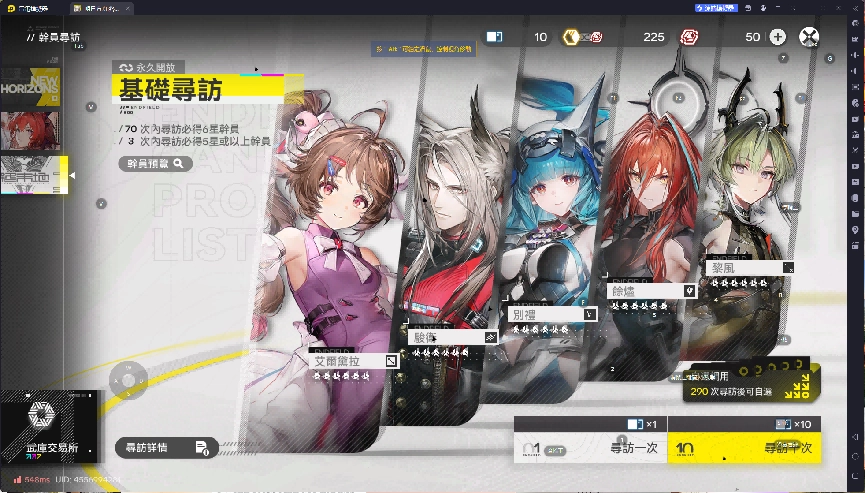865x493 pixels.
Task: Close the headhunt screen with the X icon
Action: (x=810, y=37)
